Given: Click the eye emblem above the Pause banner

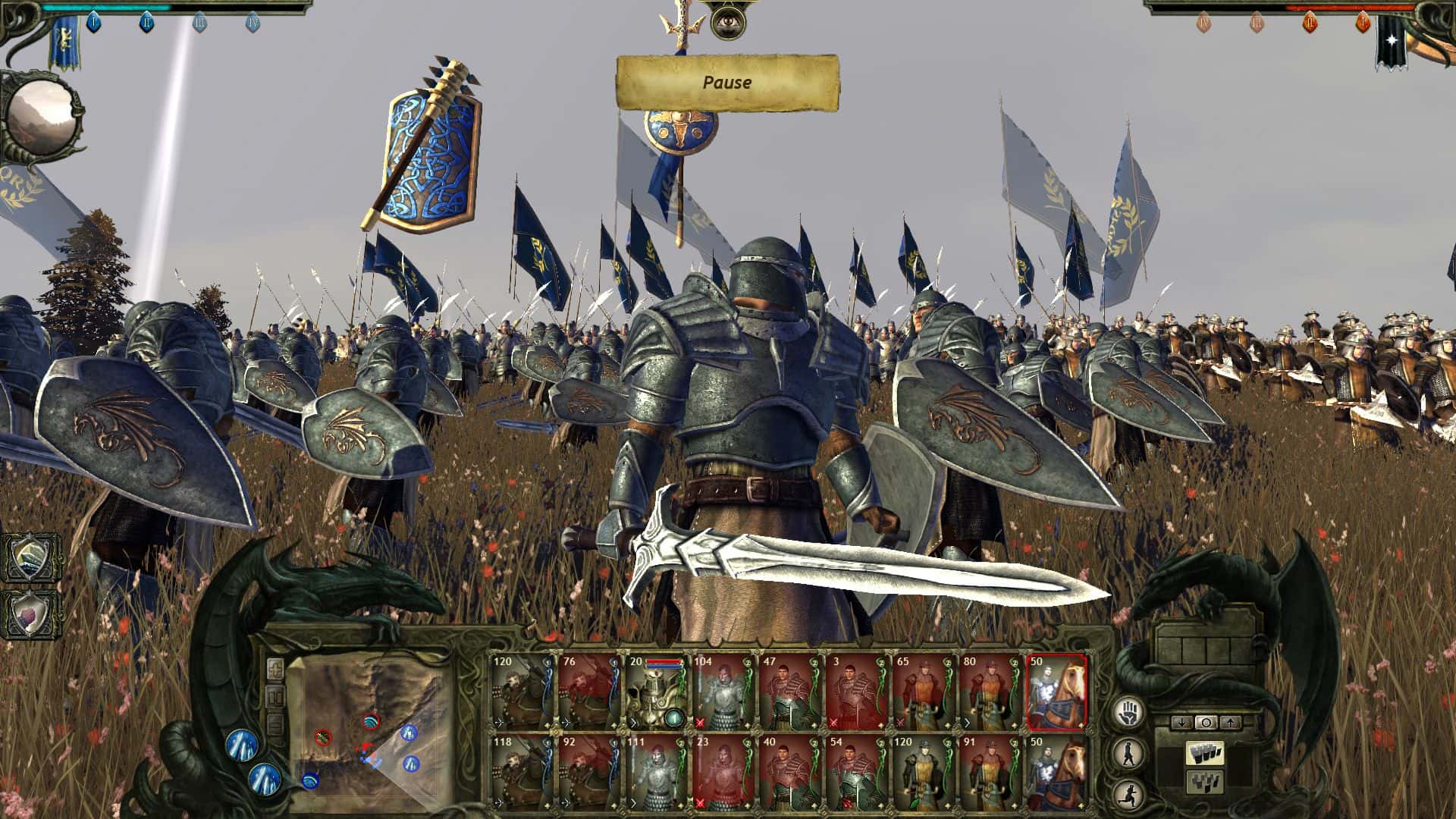Looking at the screenshot, I should tap(730, 24).
